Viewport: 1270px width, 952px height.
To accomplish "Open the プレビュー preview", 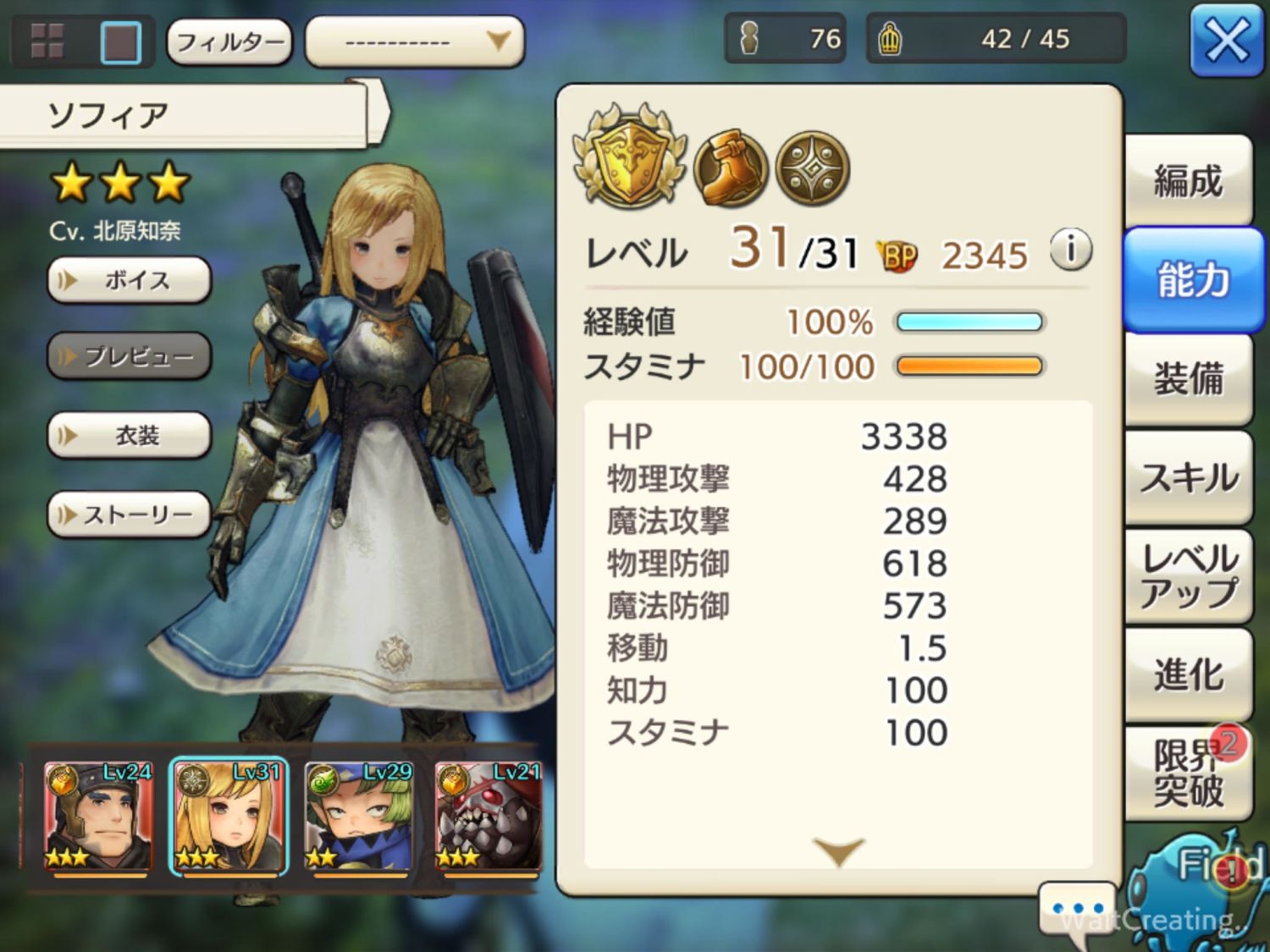I will (x=130, y=356).
